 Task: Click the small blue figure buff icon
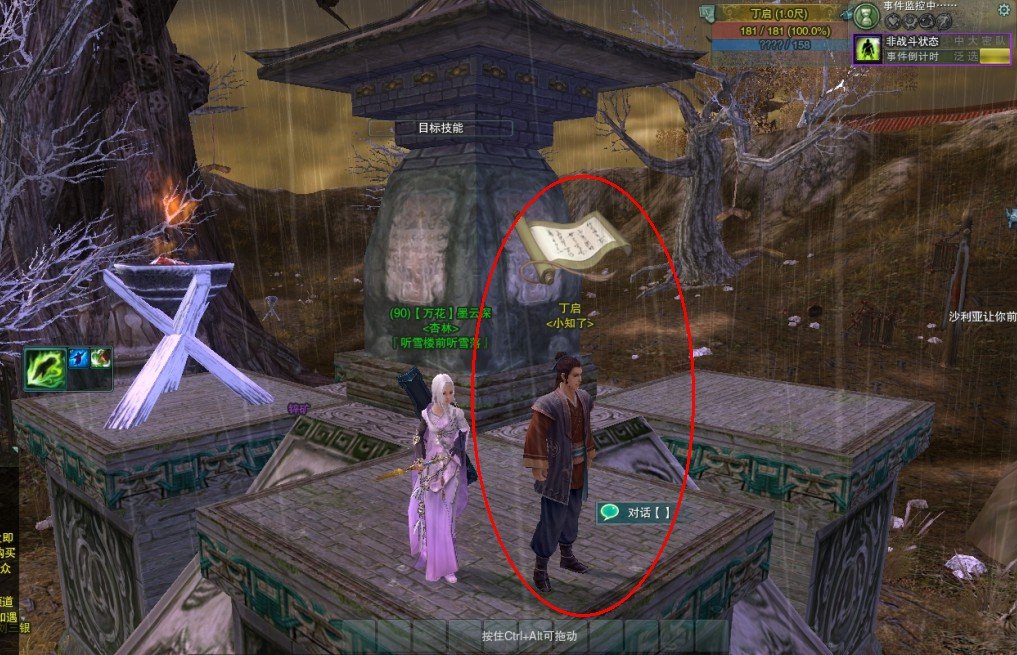[78, 358]
